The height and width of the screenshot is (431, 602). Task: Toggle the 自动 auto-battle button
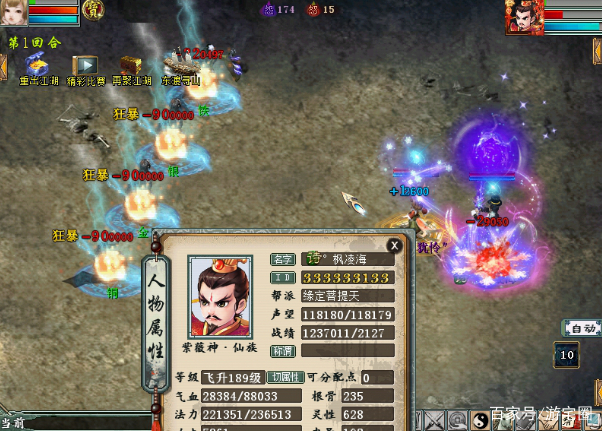click(581, 328)
